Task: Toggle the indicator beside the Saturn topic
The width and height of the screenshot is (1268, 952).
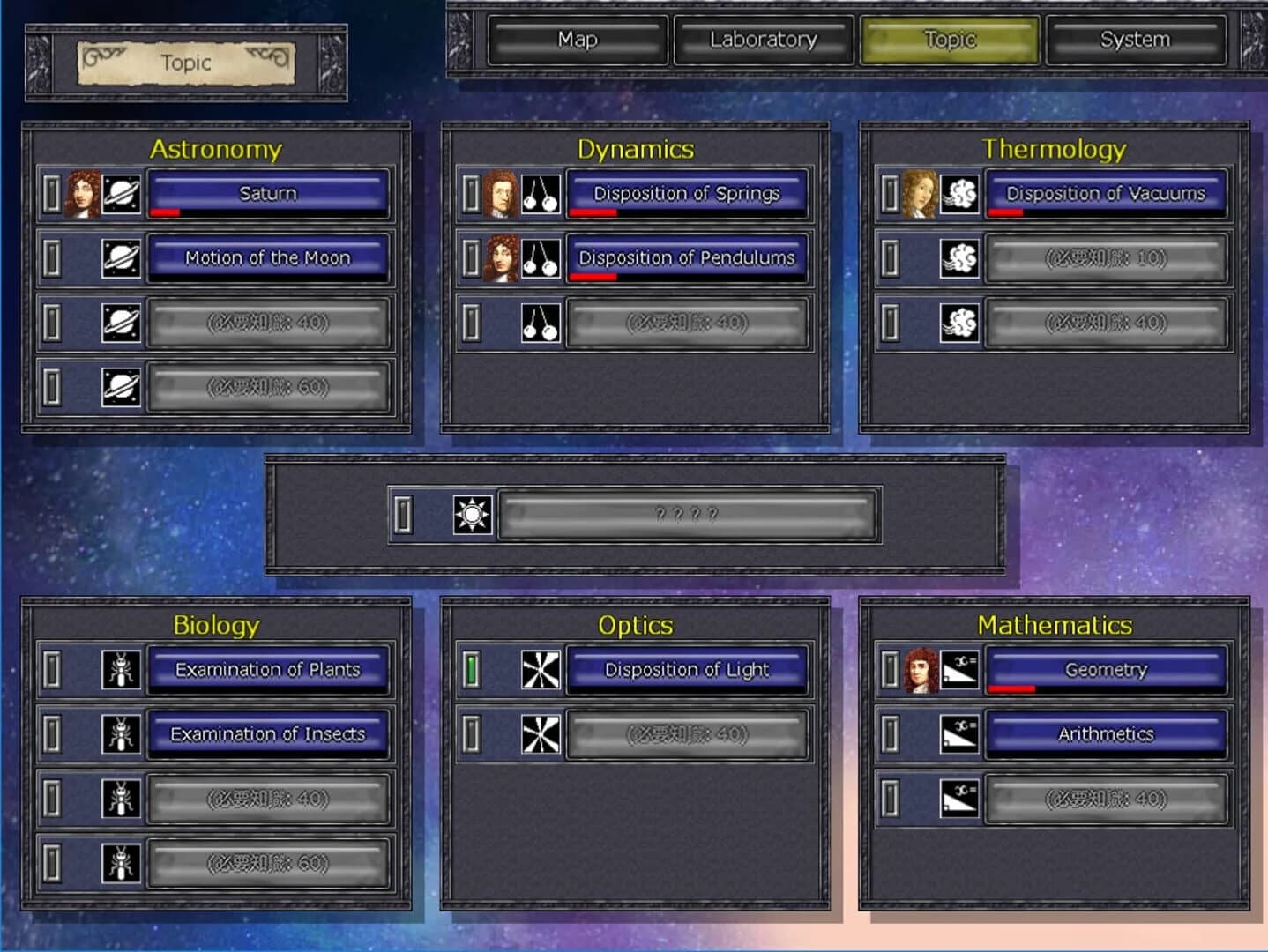Action: (53, 193)
